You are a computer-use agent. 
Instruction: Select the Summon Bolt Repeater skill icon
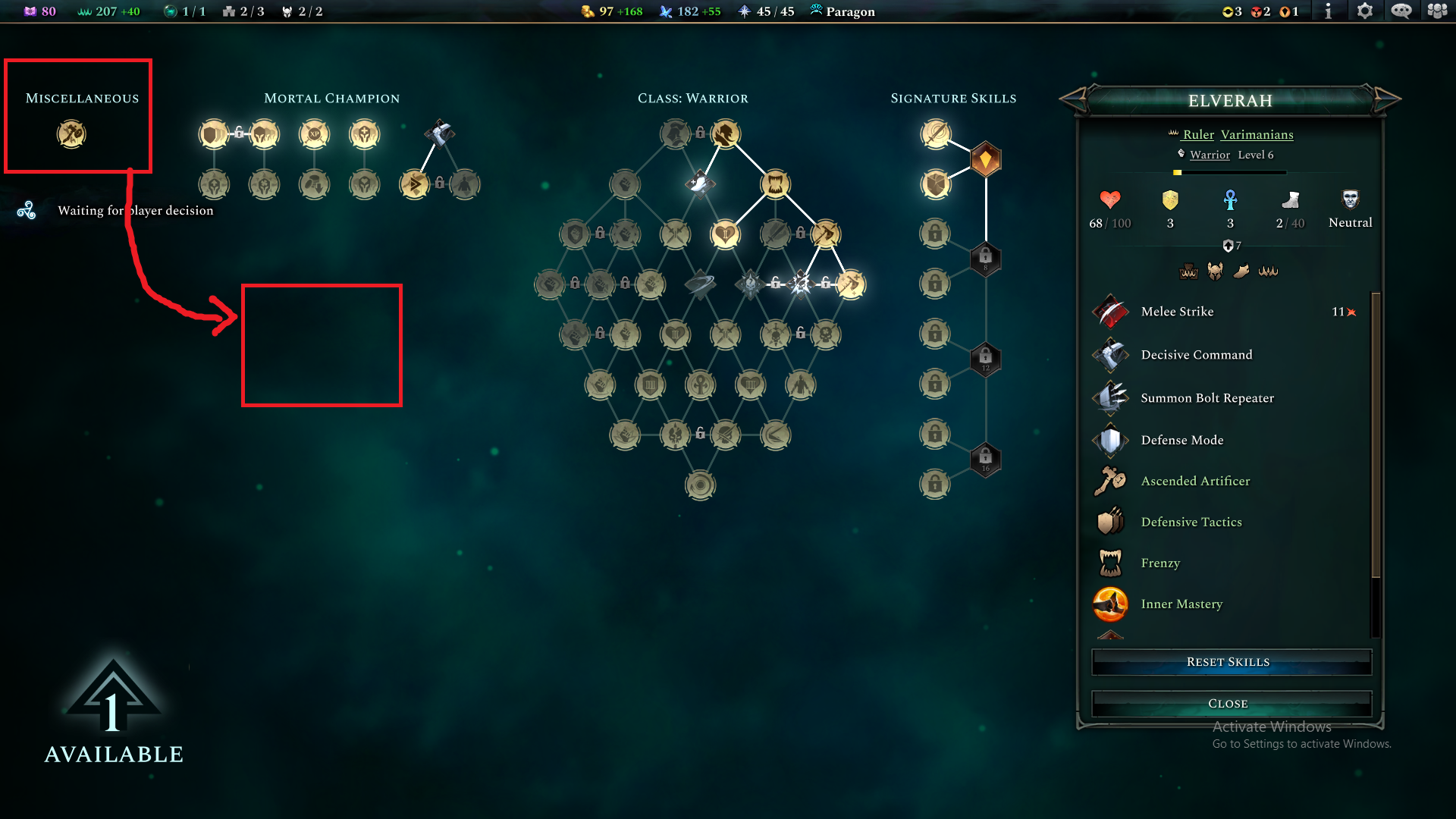(x=1110, y=397)
